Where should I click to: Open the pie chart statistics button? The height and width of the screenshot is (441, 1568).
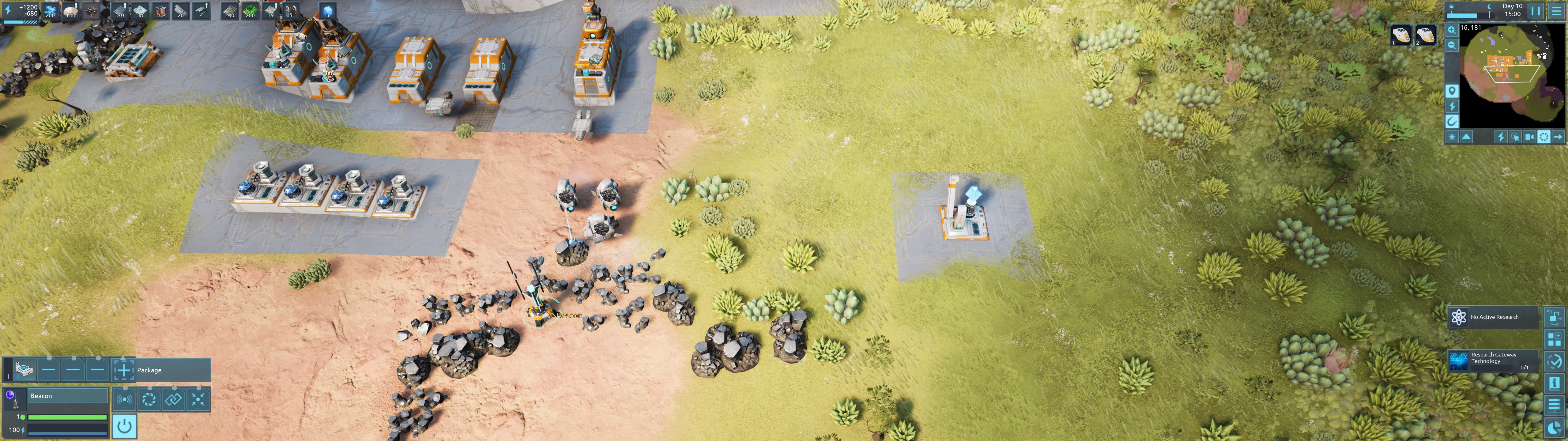[1554, 428]
